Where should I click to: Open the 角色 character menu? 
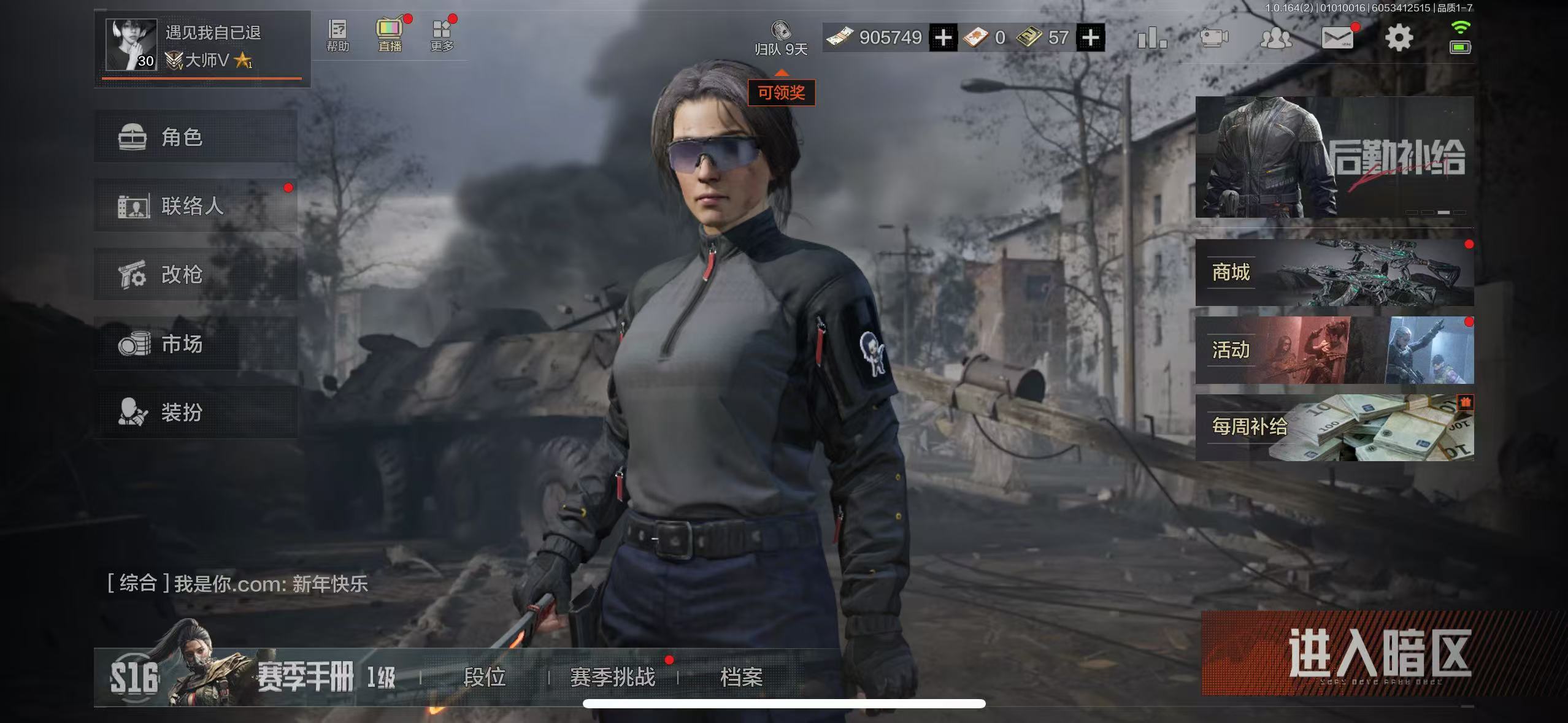tap(195, 137)
